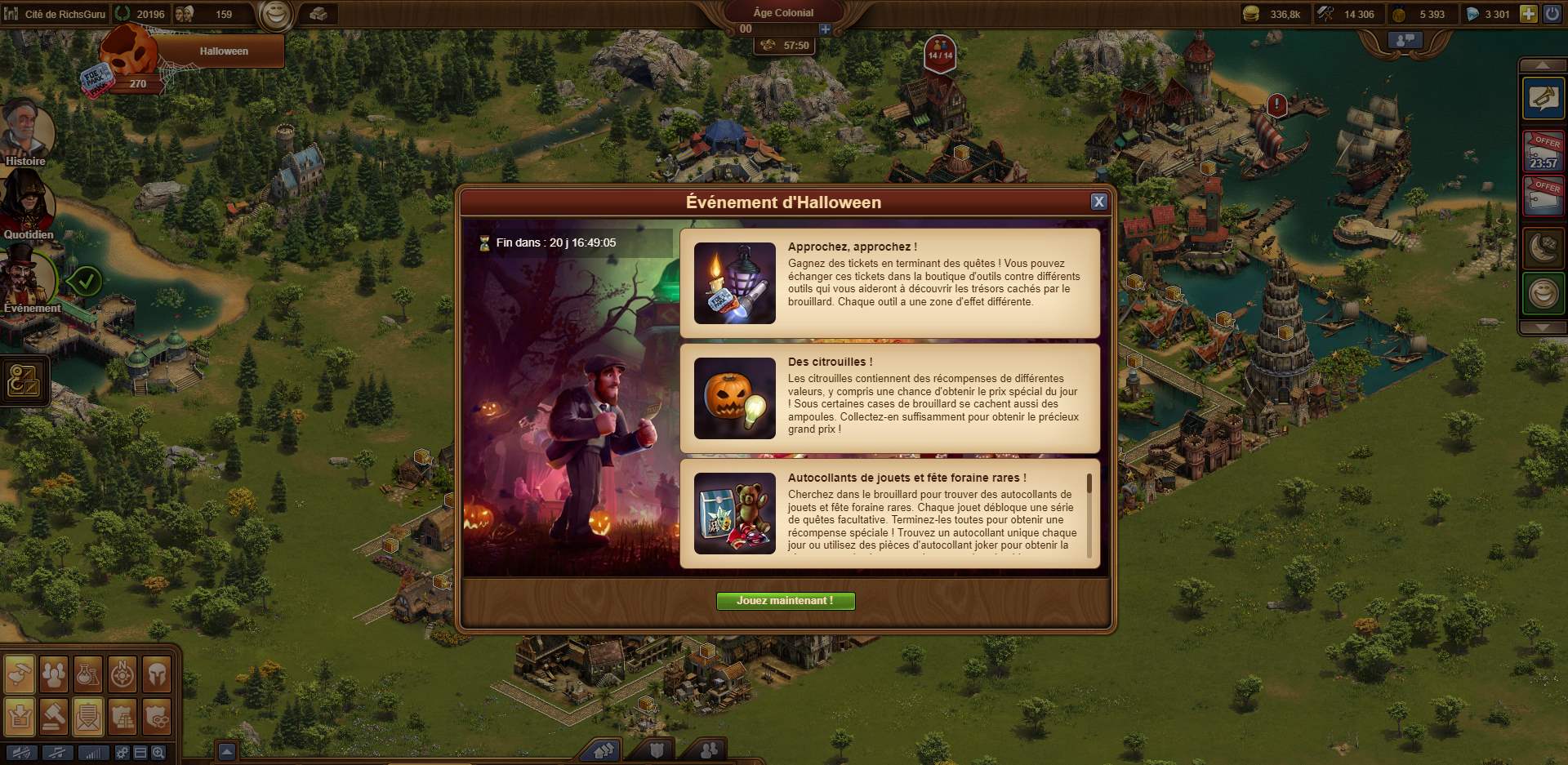
Task: Open the build menu hammer icon
Action: point(20,674)
